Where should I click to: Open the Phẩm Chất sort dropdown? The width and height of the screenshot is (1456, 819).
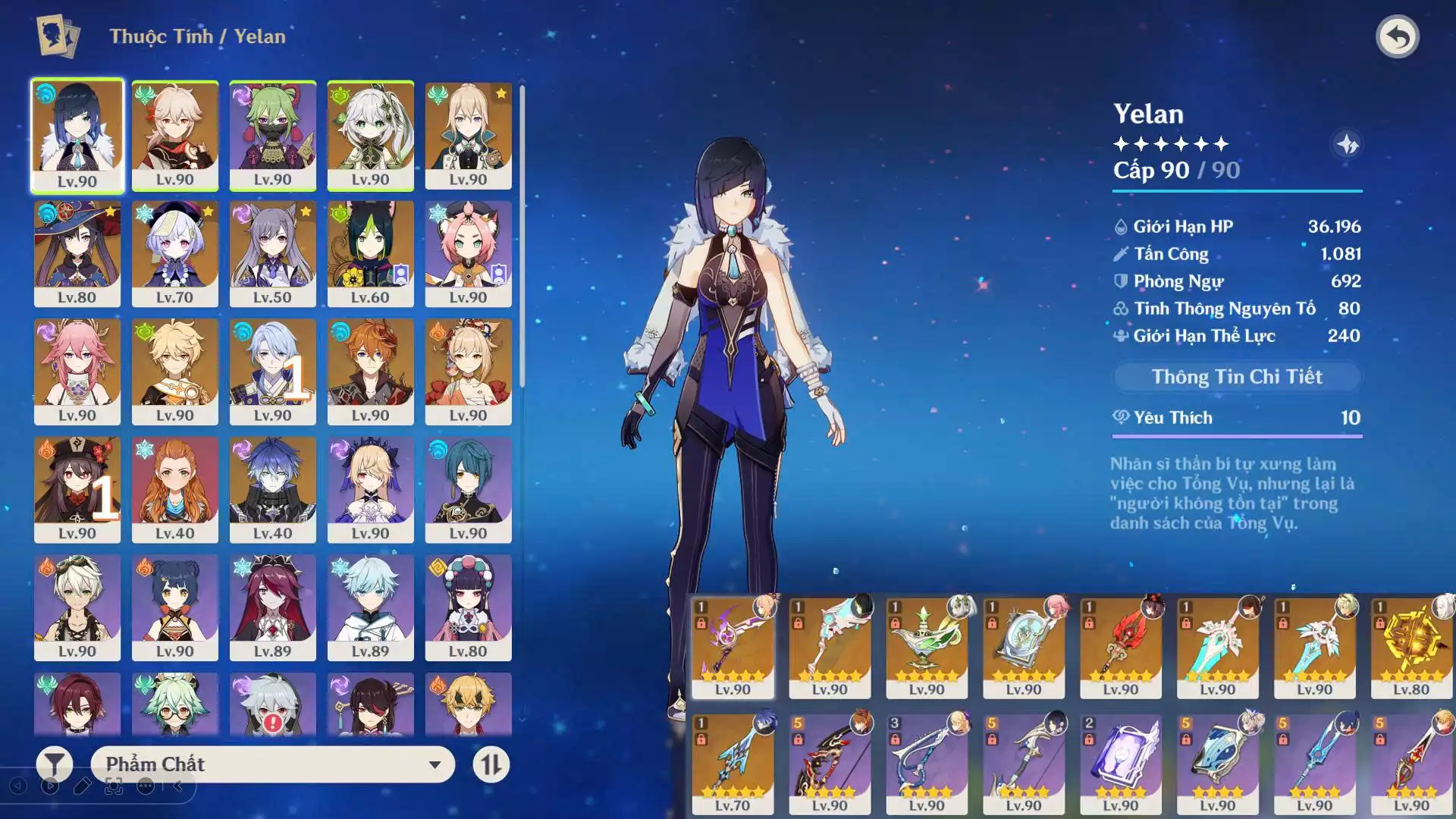[x=272, y=764]
